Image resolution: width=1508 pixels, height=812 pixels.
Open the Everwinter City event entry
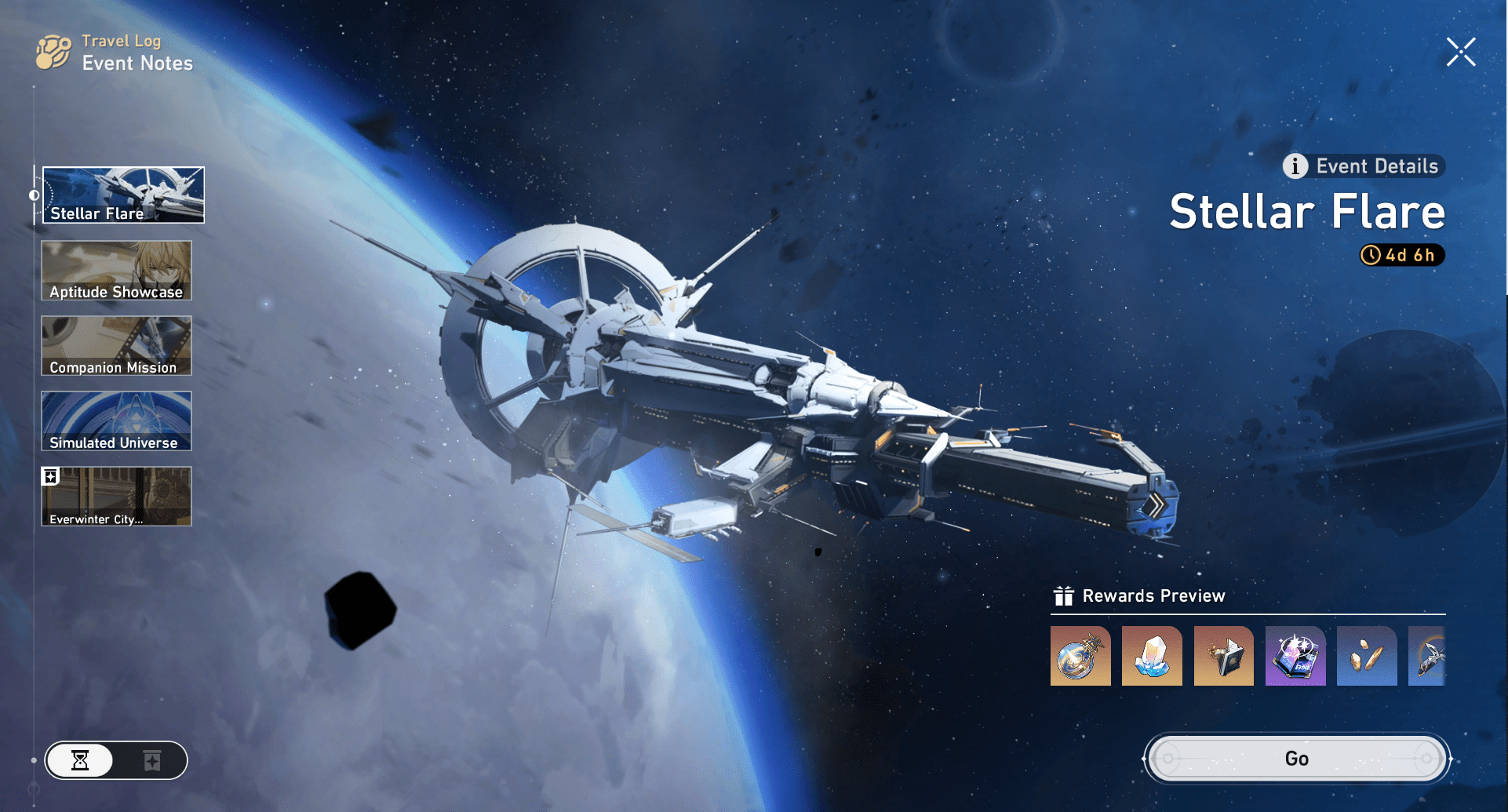click(115, 496)
